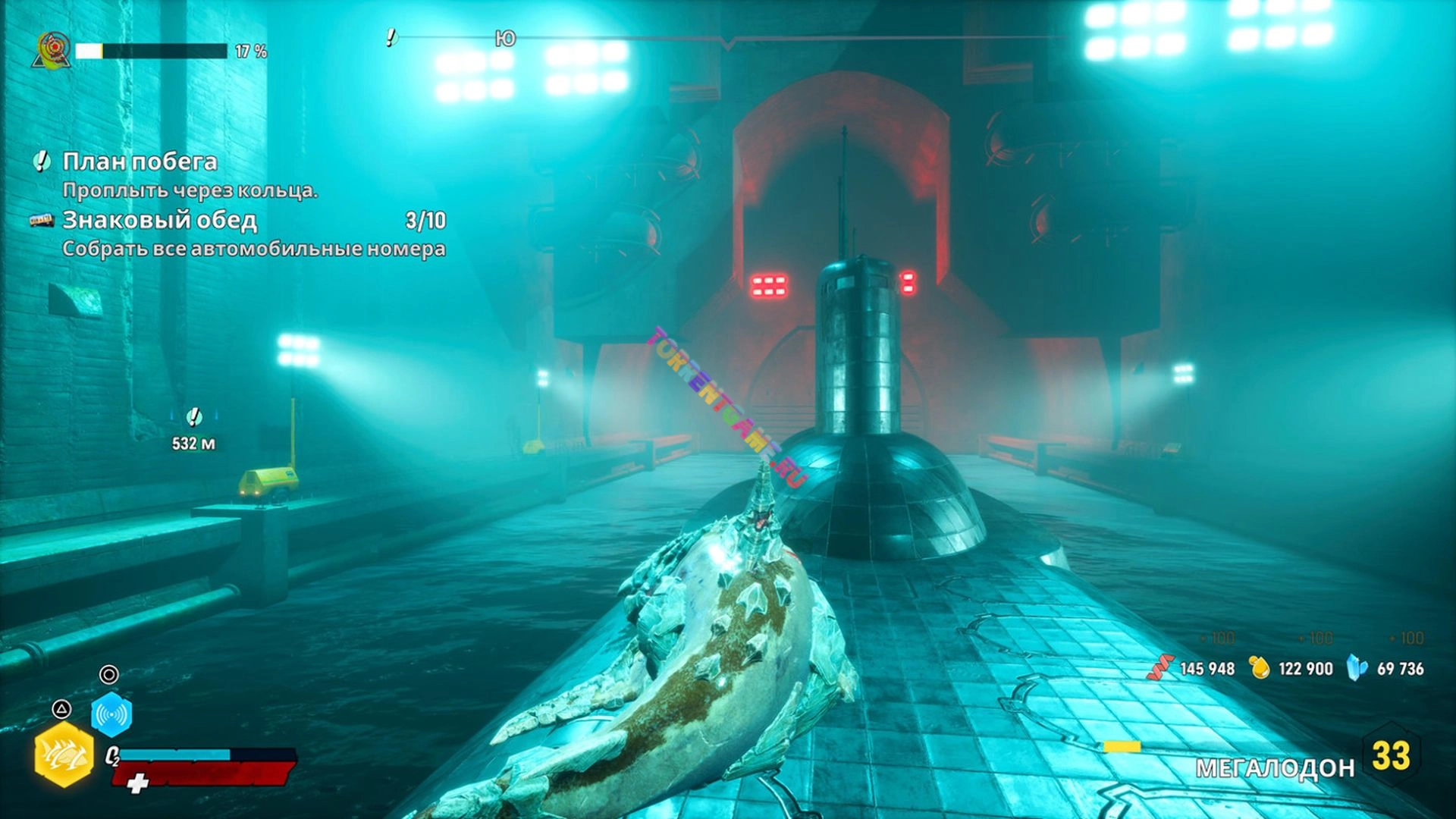Viewport: 1456px width, 819px height.
Task: Click the quest marker on the compass bar
Action: click(391, 37)
